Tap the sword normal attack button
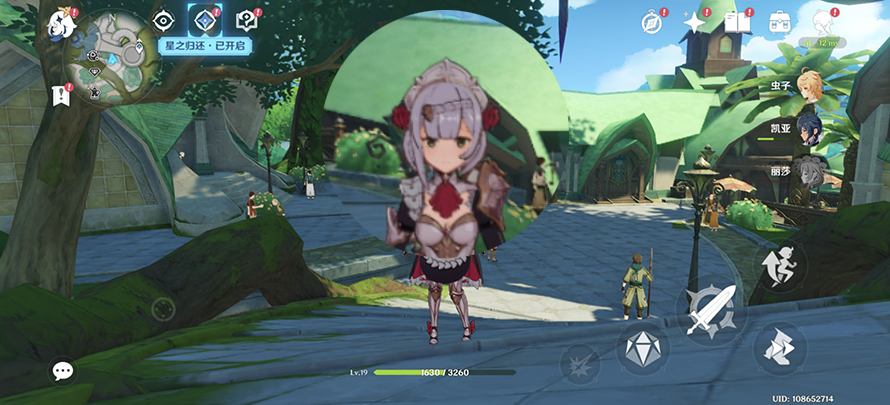Image resolution: width=890 pixels, height=405 pixels. click(x=711, y=311)
